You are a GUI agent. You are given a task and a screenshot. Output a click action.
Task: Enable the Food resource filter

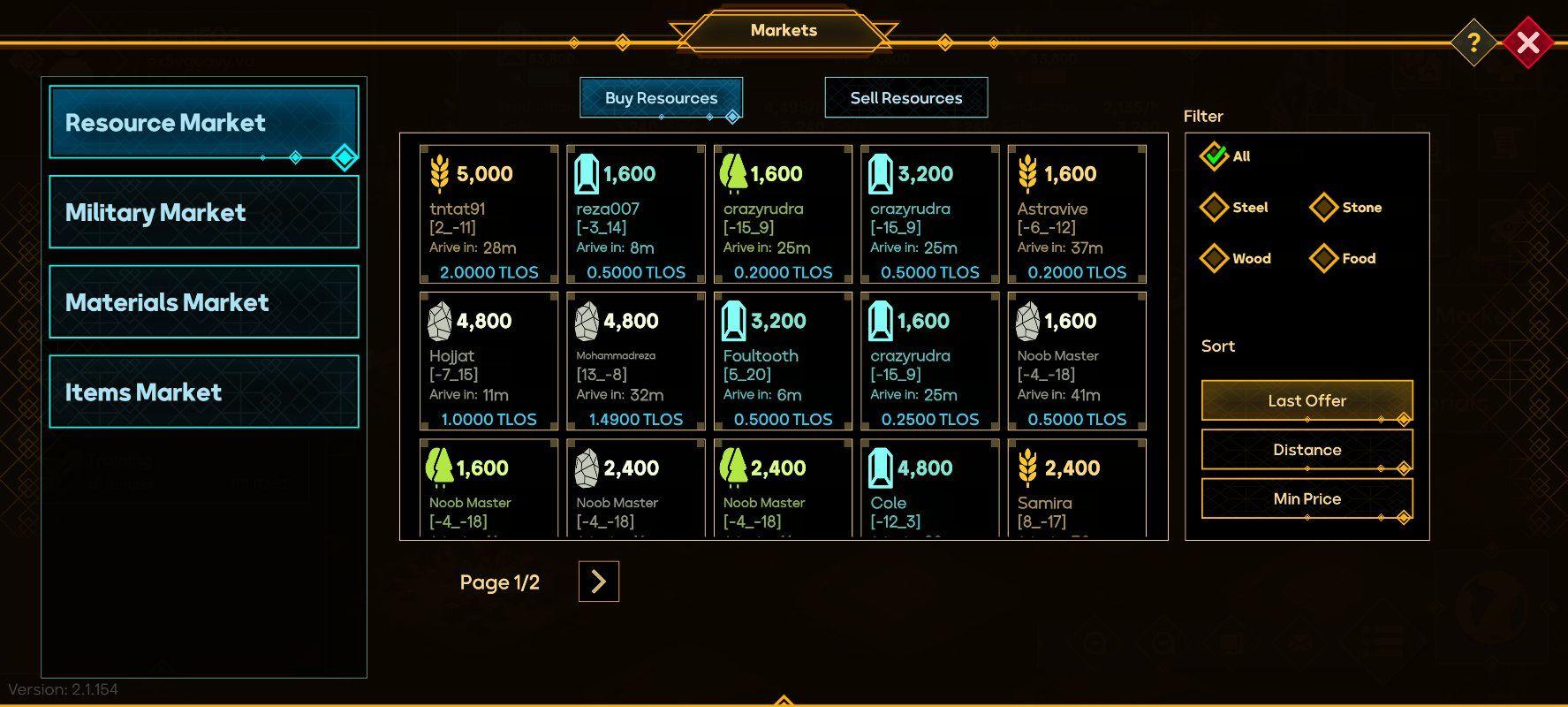[1323, 258]
